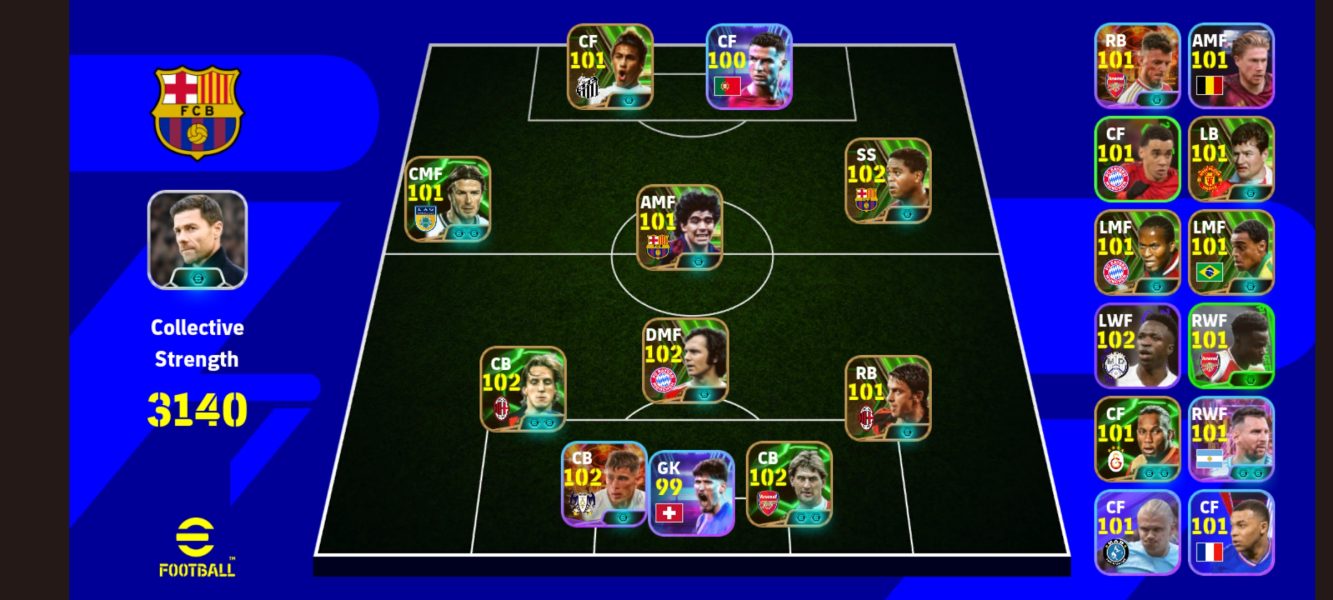Choose the CF card with Portugal flag
Viewport: 1333px width, 600px height.
(749, 66)
